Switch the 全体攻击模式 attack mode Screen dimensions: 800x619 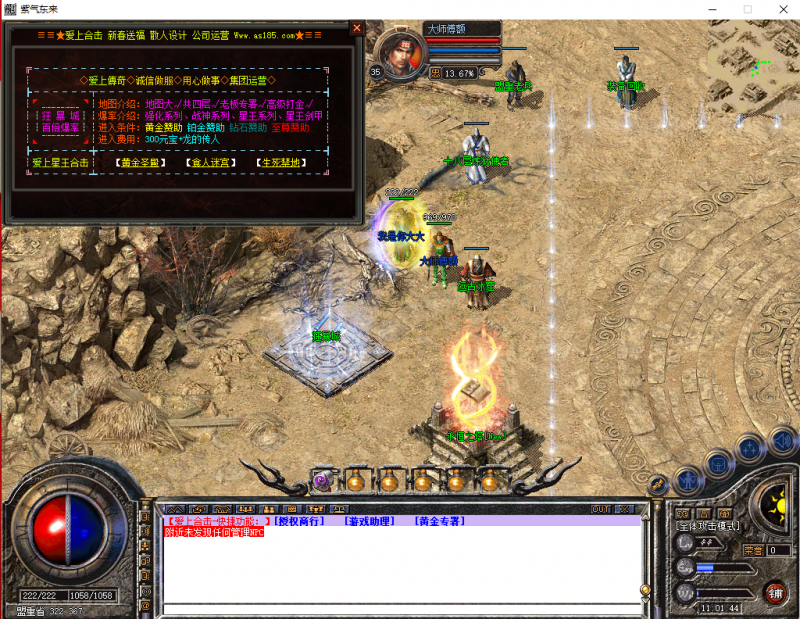pos(708,526)
